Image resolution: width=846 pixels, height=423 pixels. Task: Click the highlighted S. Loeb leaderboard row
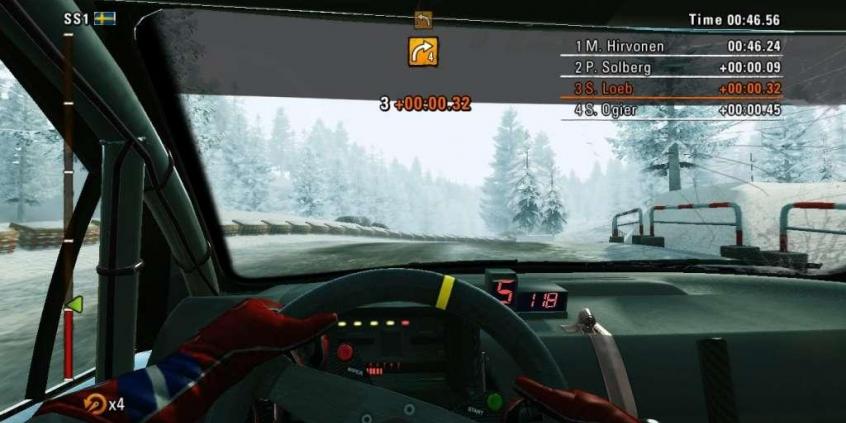tap(677, 89)
